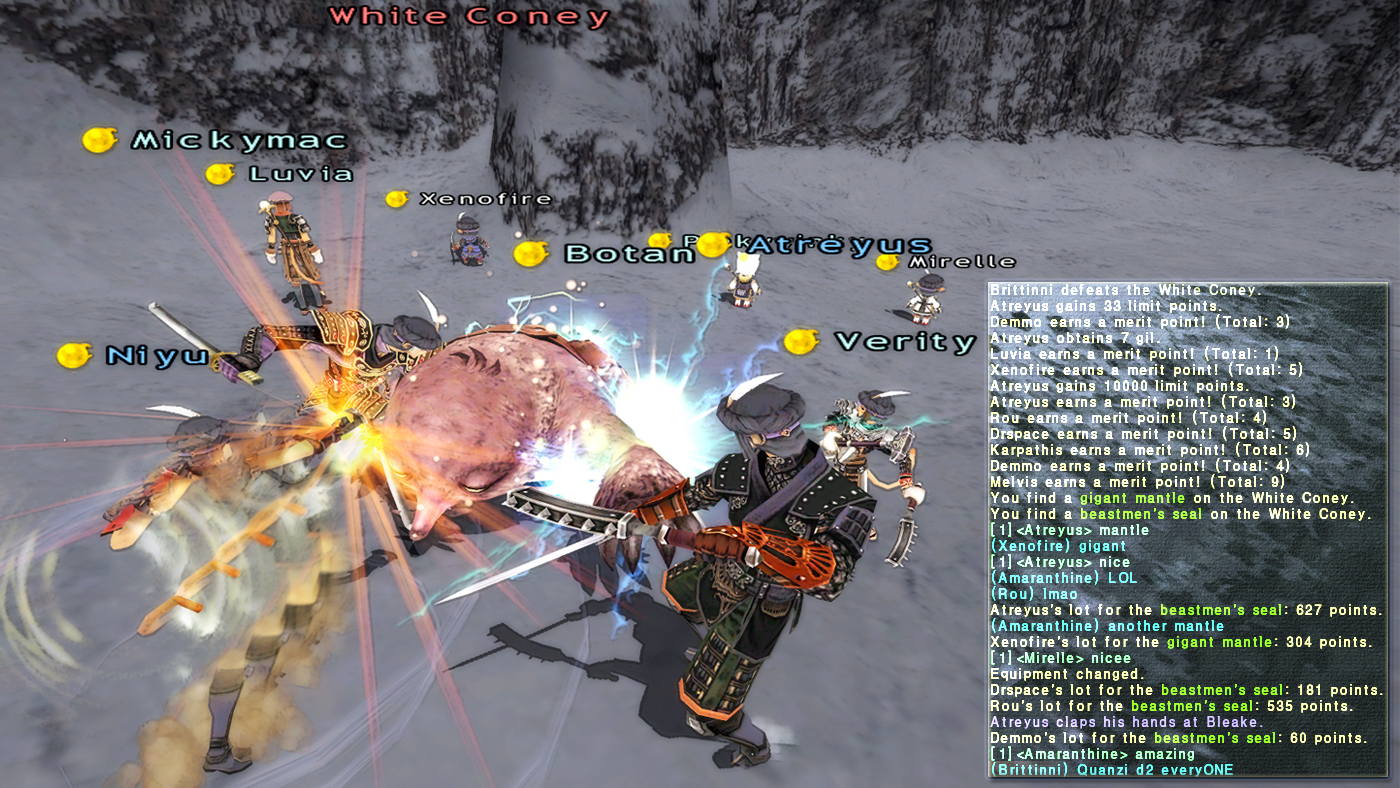
Task: Target the Niyu name label
Action: pos(156,356)
